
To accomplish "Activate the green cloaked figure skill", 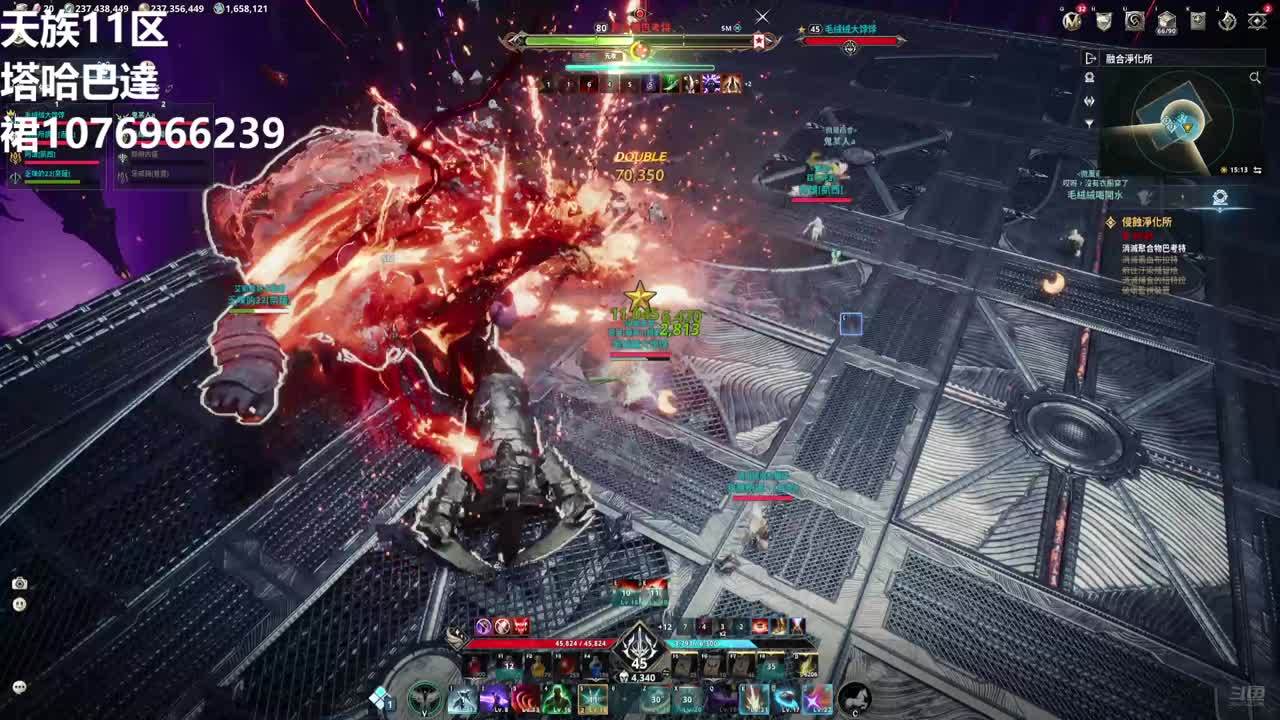I will [557, 698].
